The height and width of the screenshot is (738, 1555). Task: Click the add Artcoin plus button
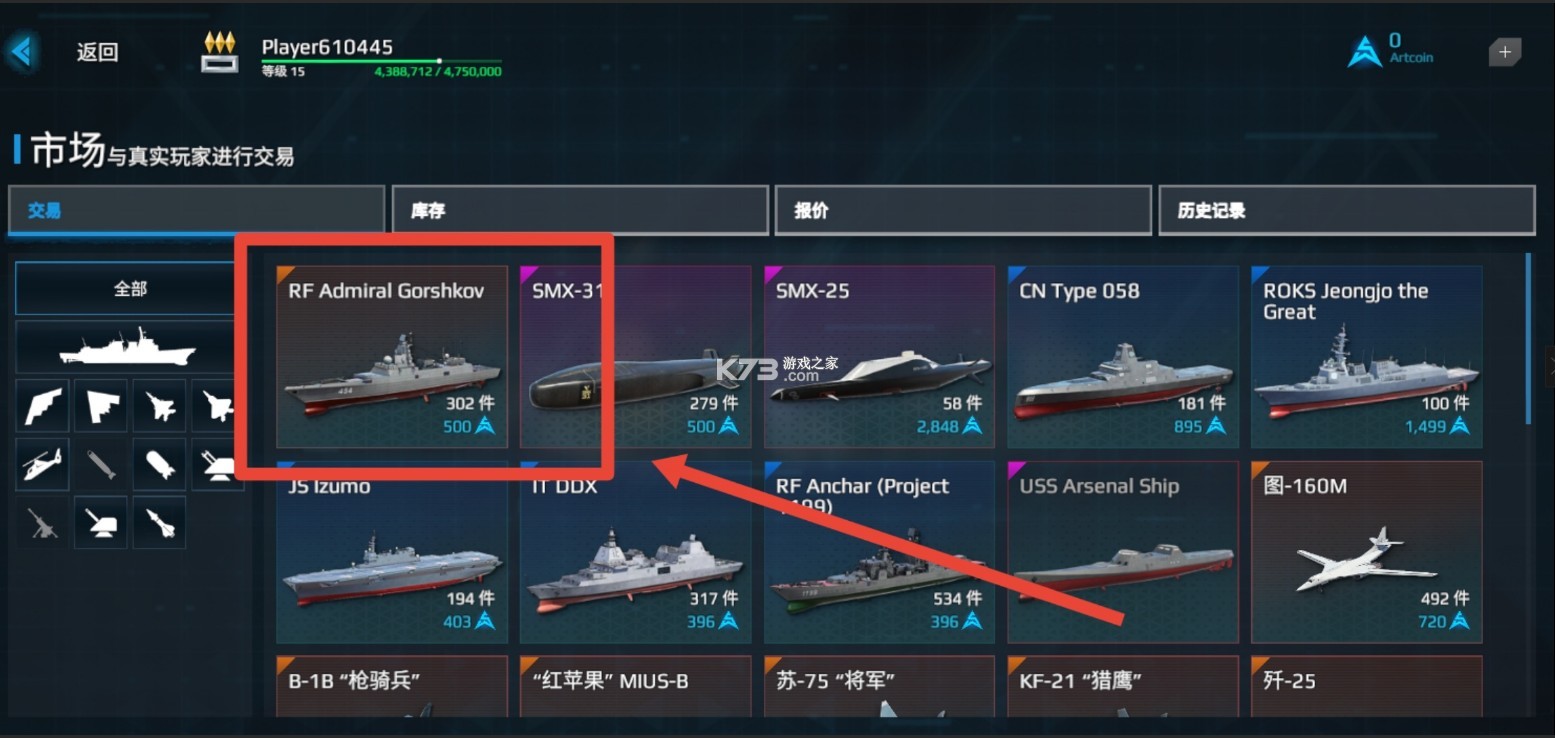(x=1504, y=52)
